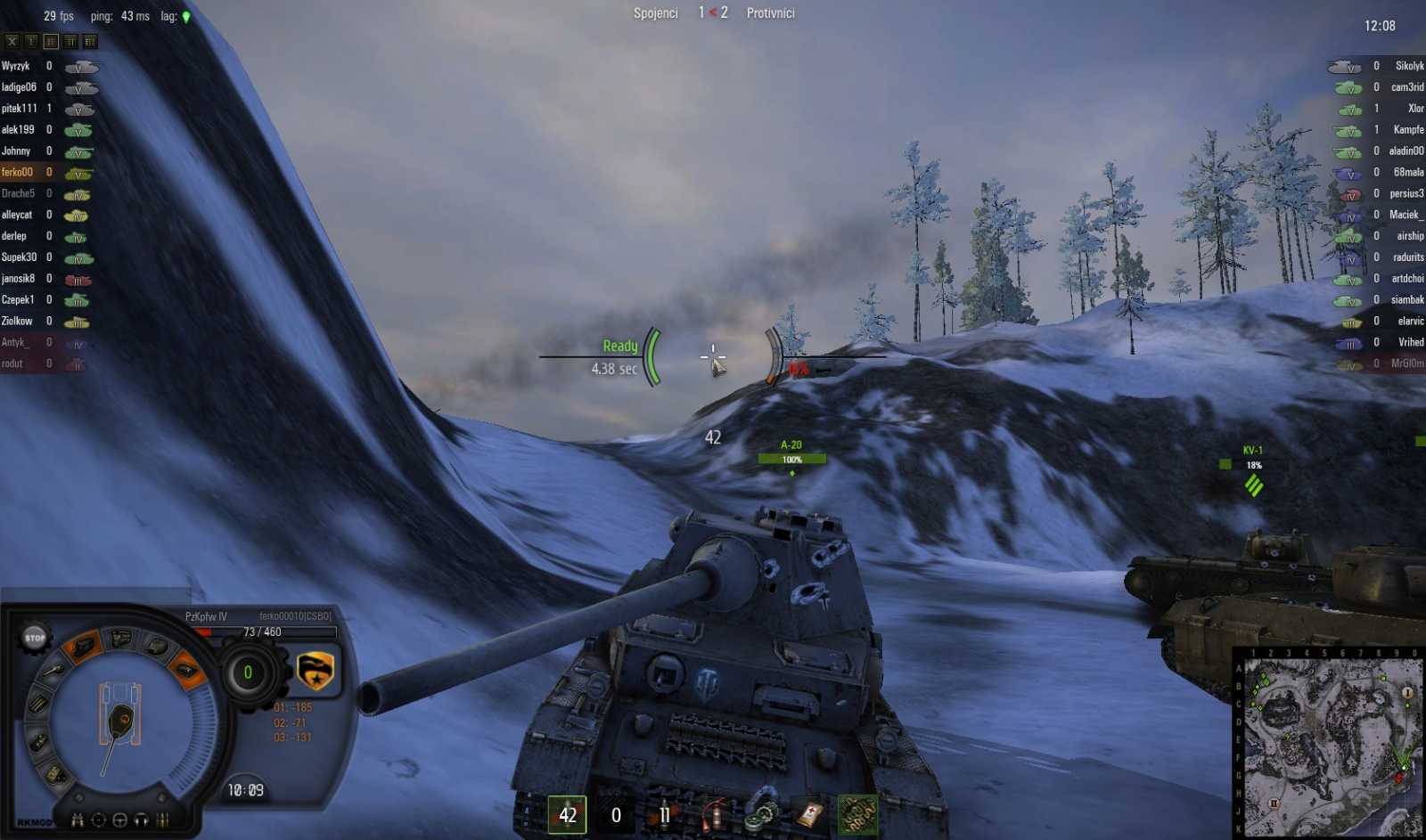
Task: Toggle the minimal player panel filter with X
Action: point(11,41)
